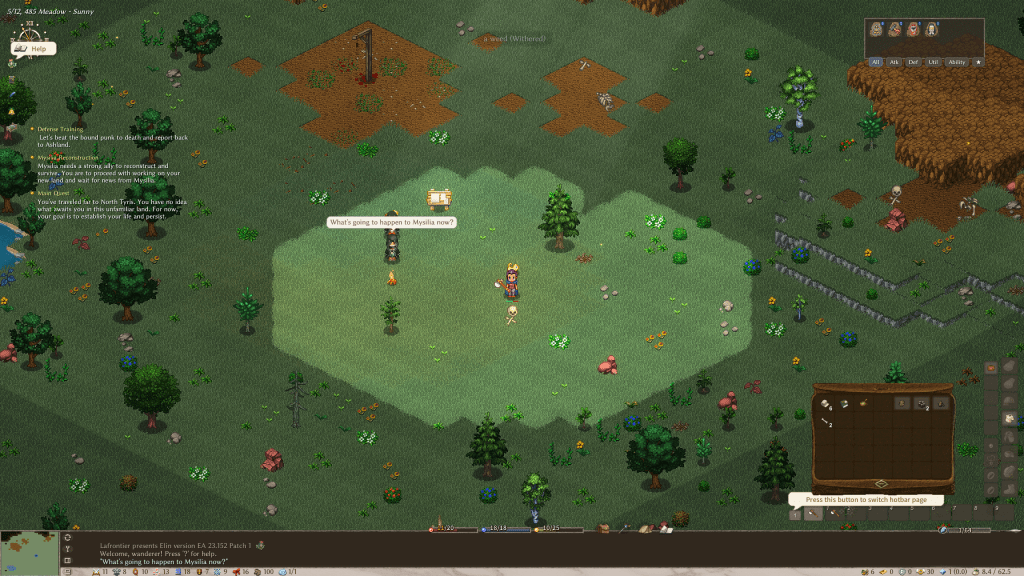Open the star favorites tab
This screenshot has width=1024, height=576.
[978, 62]
